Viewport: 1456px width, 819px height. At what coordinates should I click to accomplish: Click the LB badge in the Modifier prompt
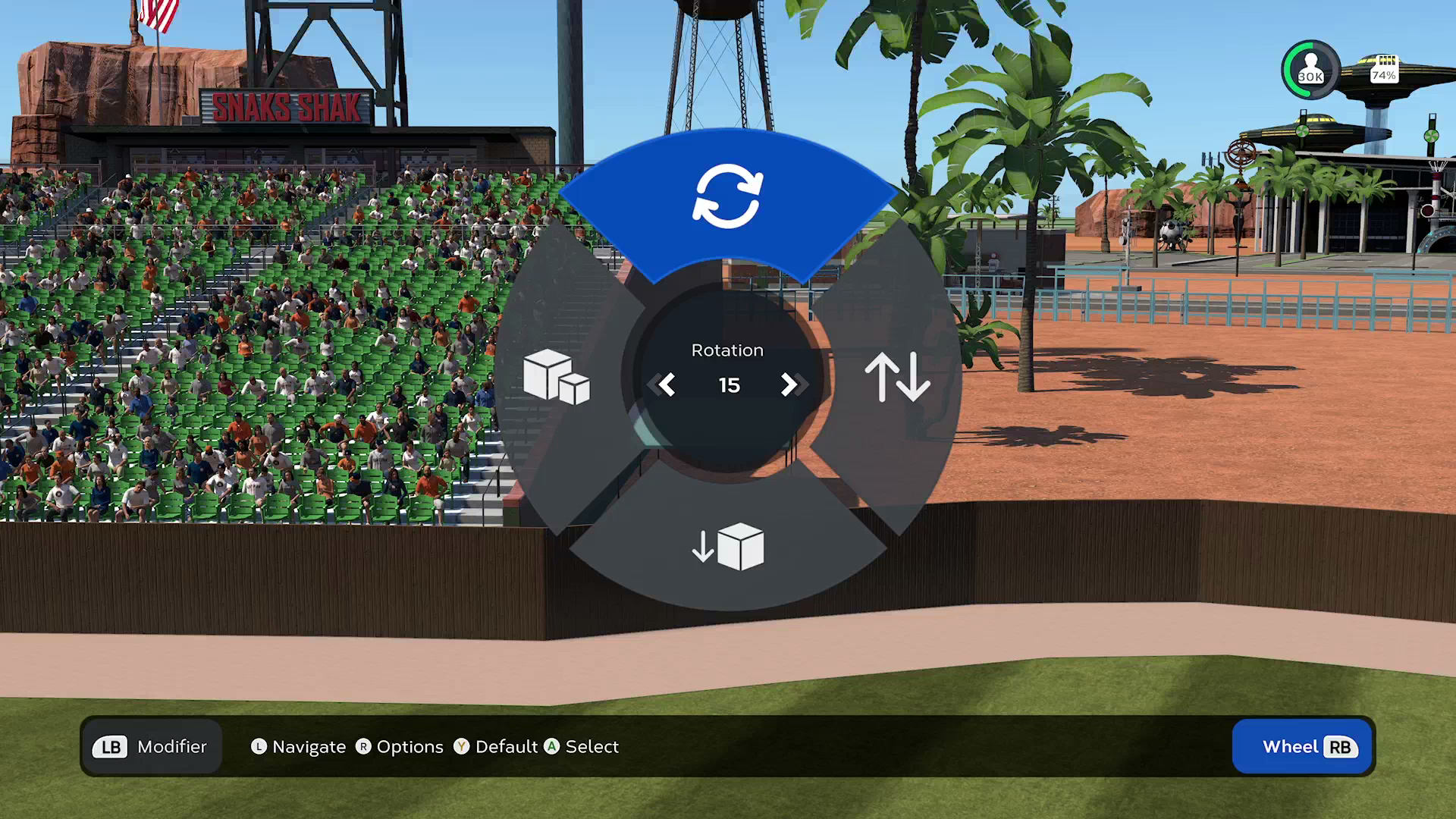pos(111,747)
